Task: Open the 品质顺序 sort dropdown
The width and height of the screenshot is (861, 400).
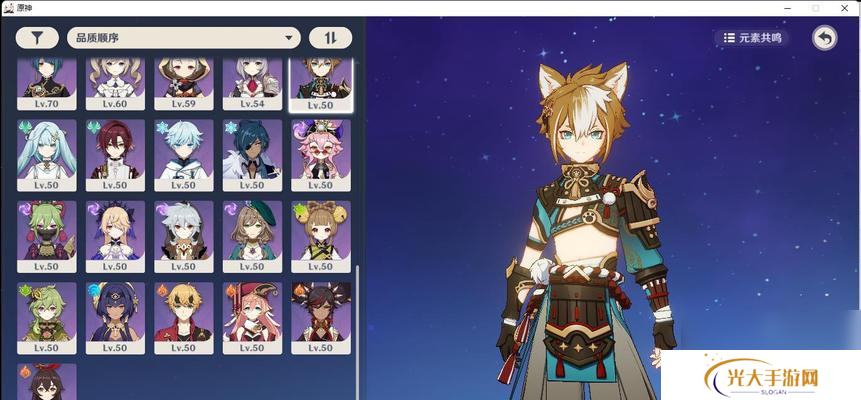Action: [x=183, y=38]
